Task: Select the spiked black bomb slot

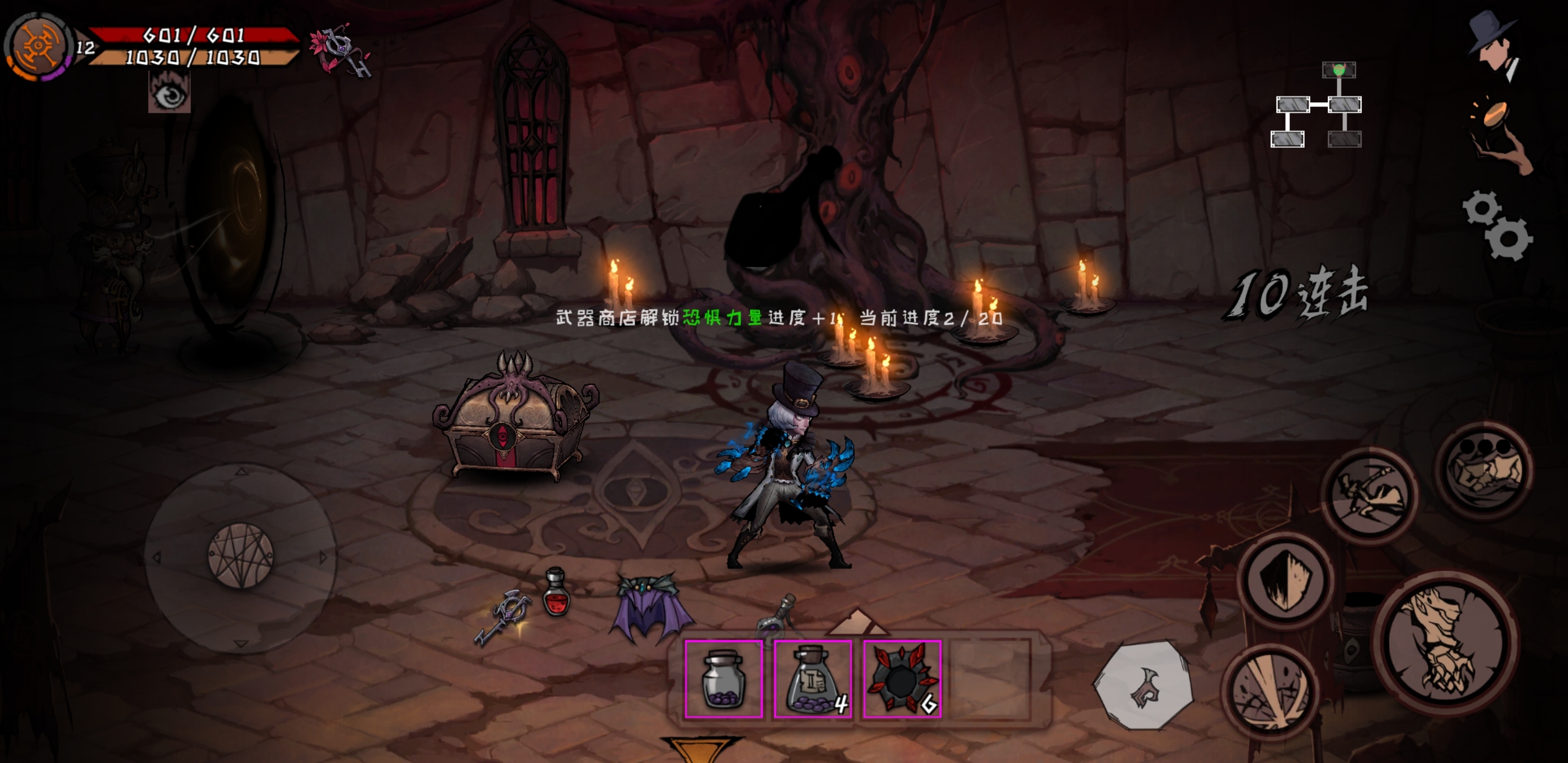Action: tap(902, 679)
